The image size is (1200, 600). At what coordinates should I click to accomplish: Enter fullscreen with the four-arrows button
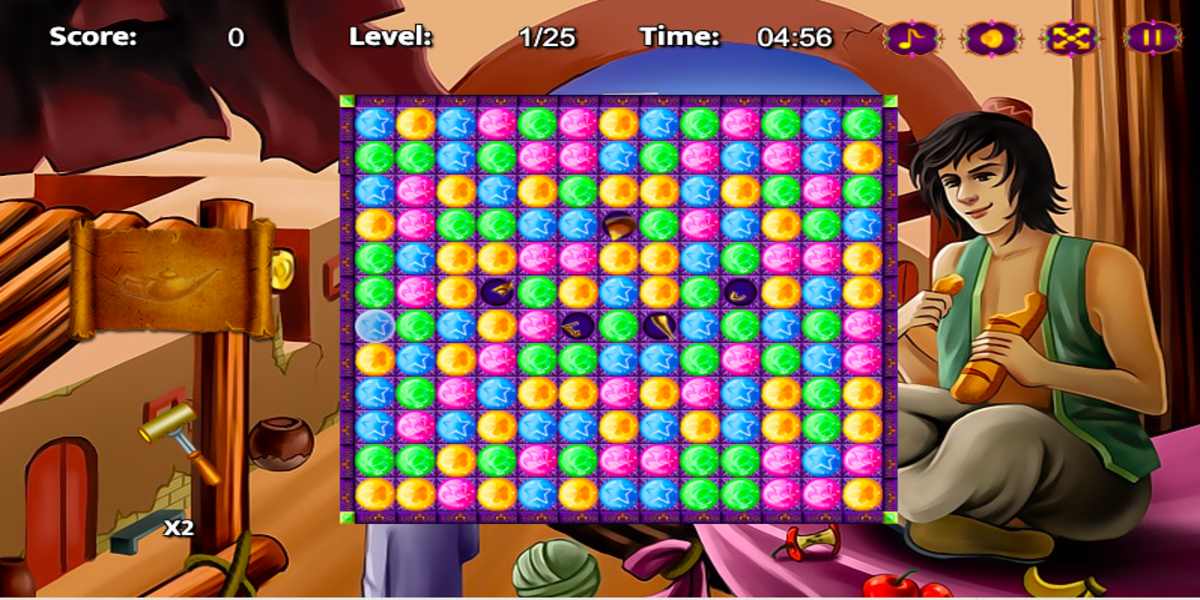1070,38
